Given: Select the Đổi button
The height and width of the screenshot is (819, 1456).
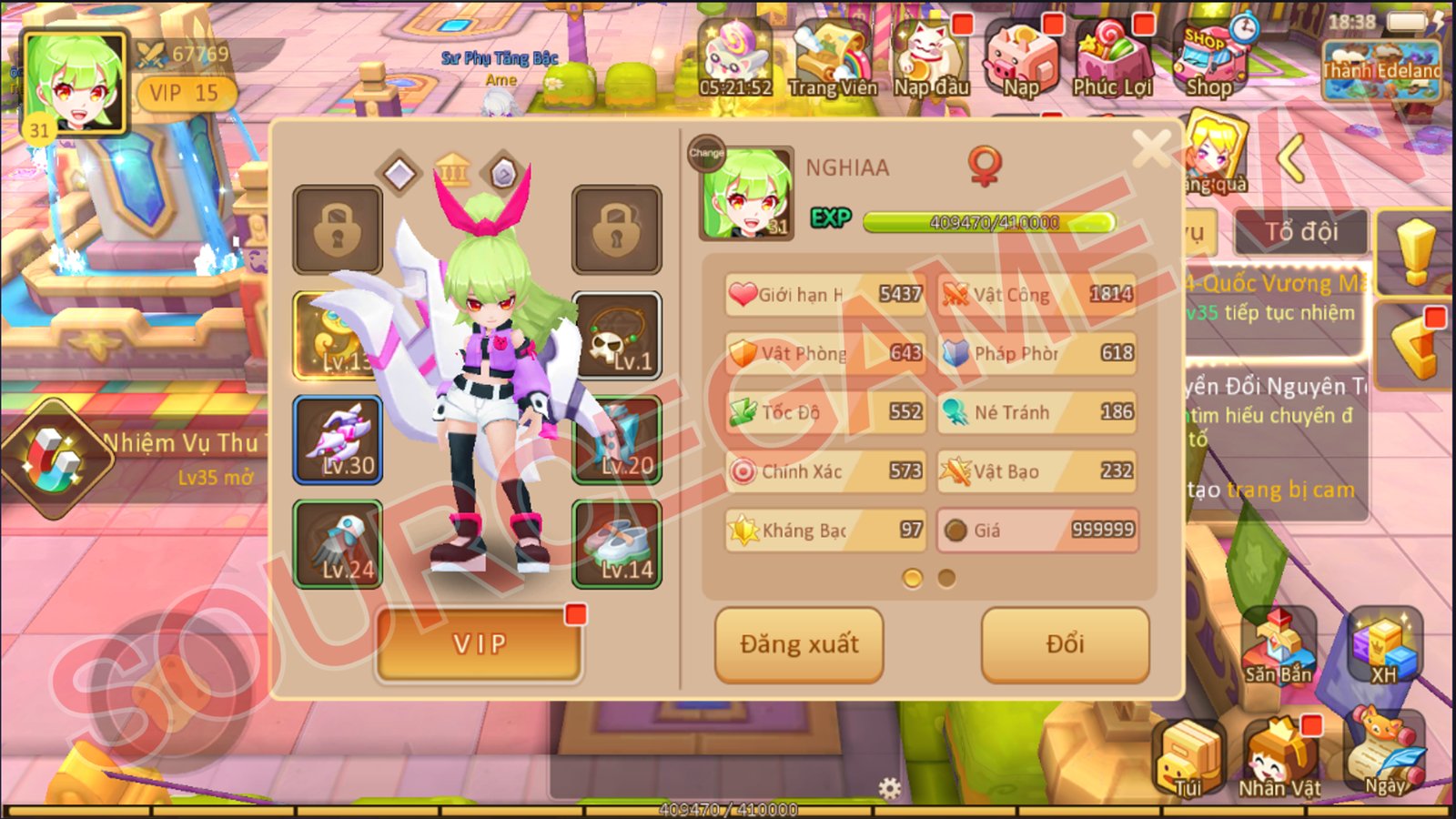Looking at the screenshot, I should (x=1065, y=644).
